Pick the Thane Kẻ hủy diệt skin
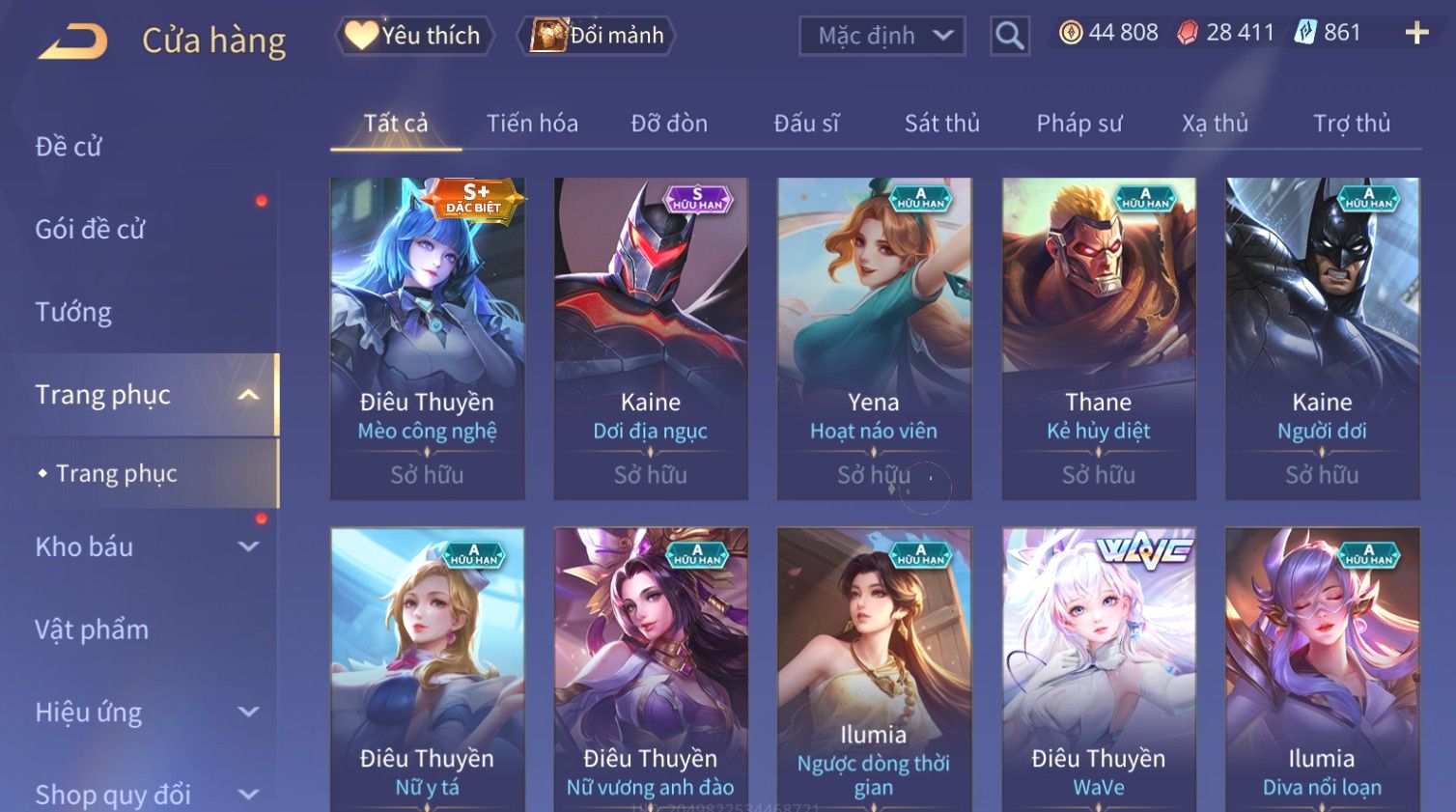The width and height of the screenshot is (1456, 812). coord(1099,338)
